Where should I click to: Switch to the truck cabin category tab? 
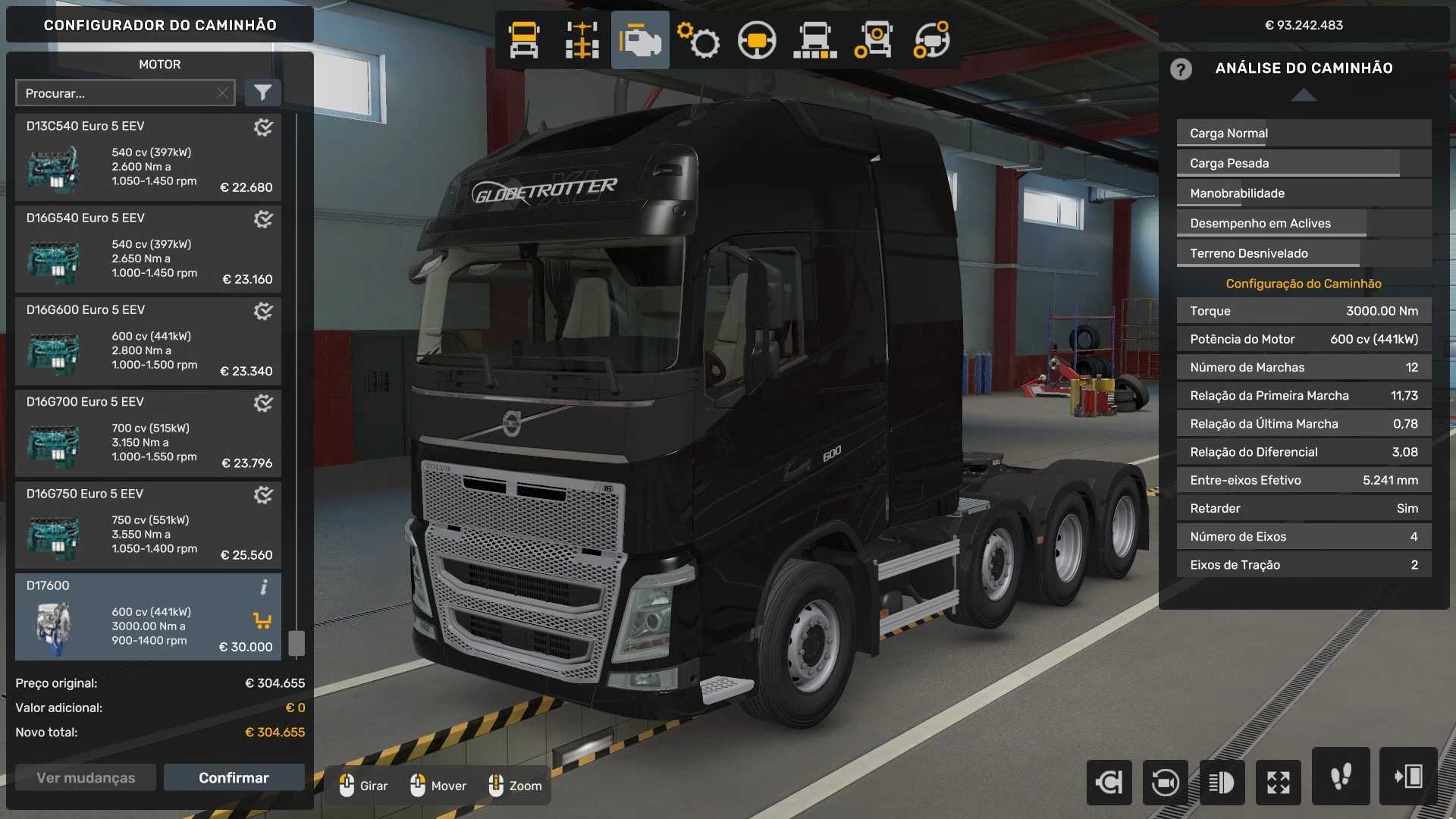[x=524, y=40]
